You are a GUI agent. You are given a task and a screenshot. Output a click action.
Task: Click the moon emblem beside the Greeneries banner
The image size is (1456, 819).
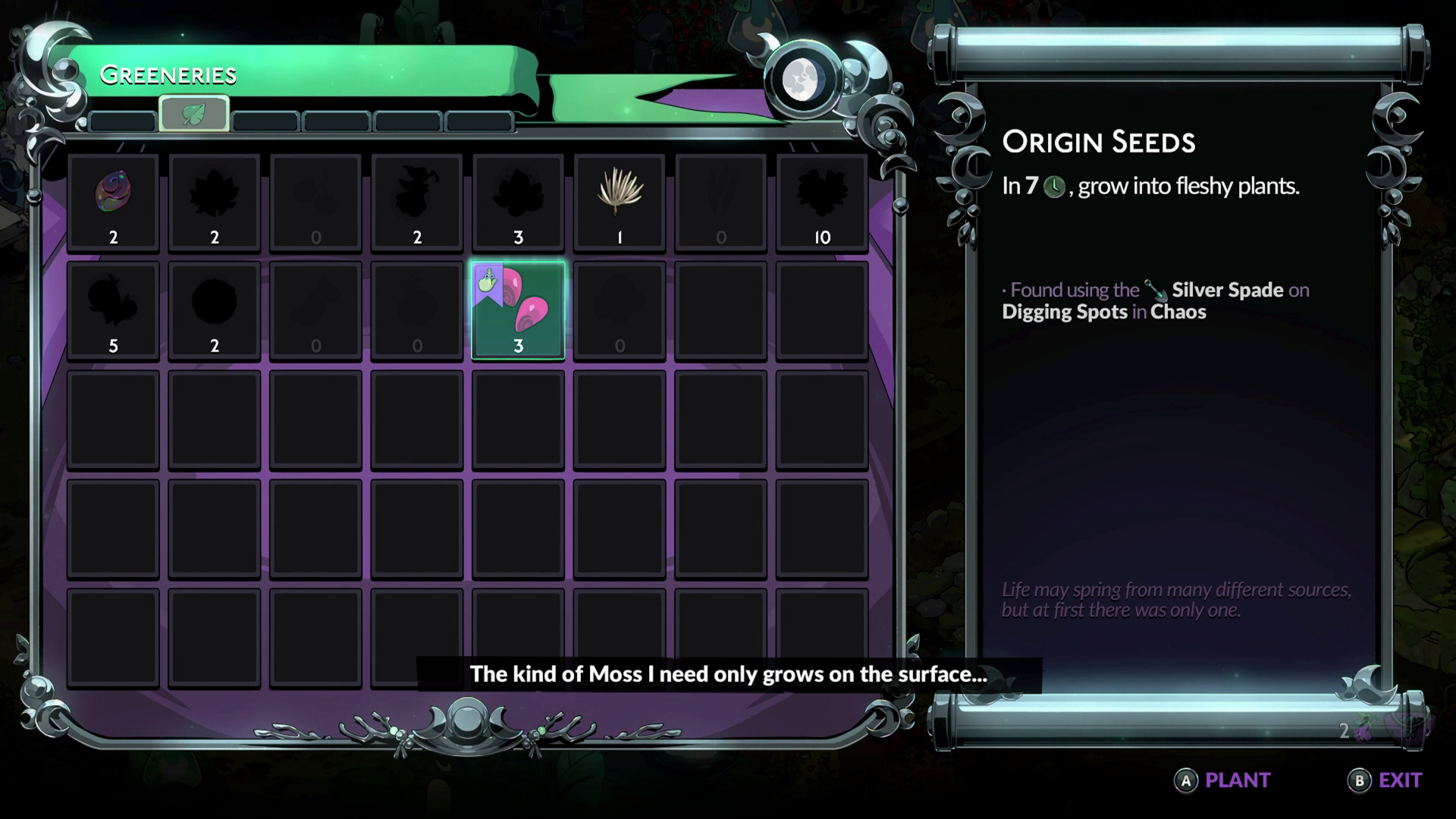click(x=804, y=78)
